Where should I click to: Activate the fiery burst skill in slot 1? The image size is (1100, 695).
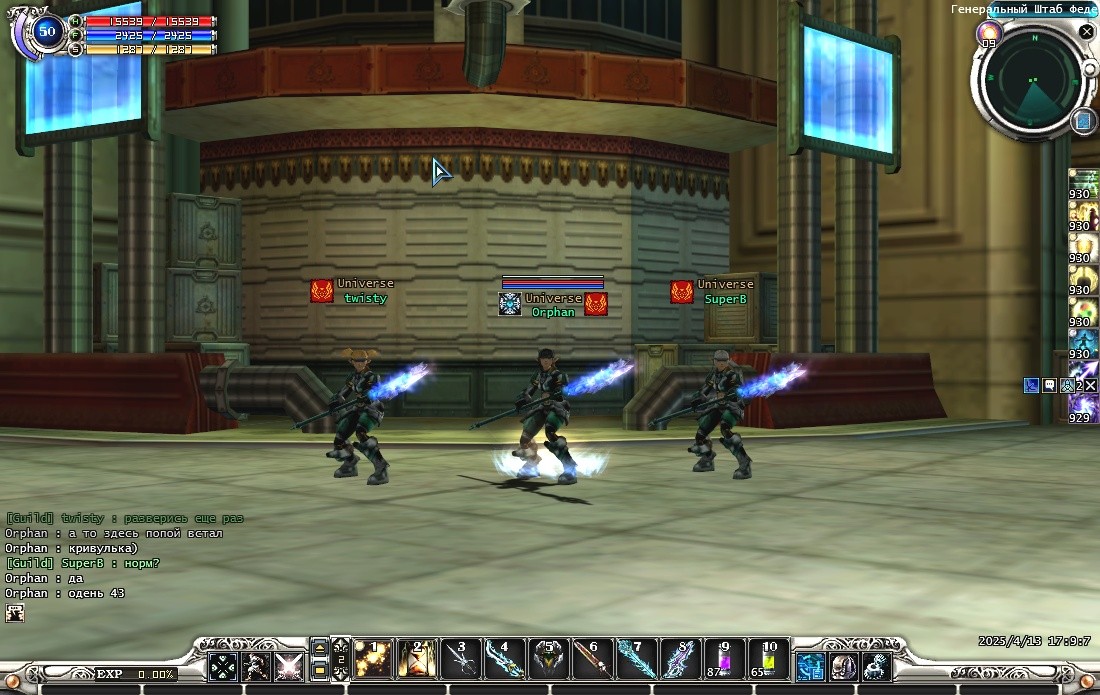pos(373,659)
